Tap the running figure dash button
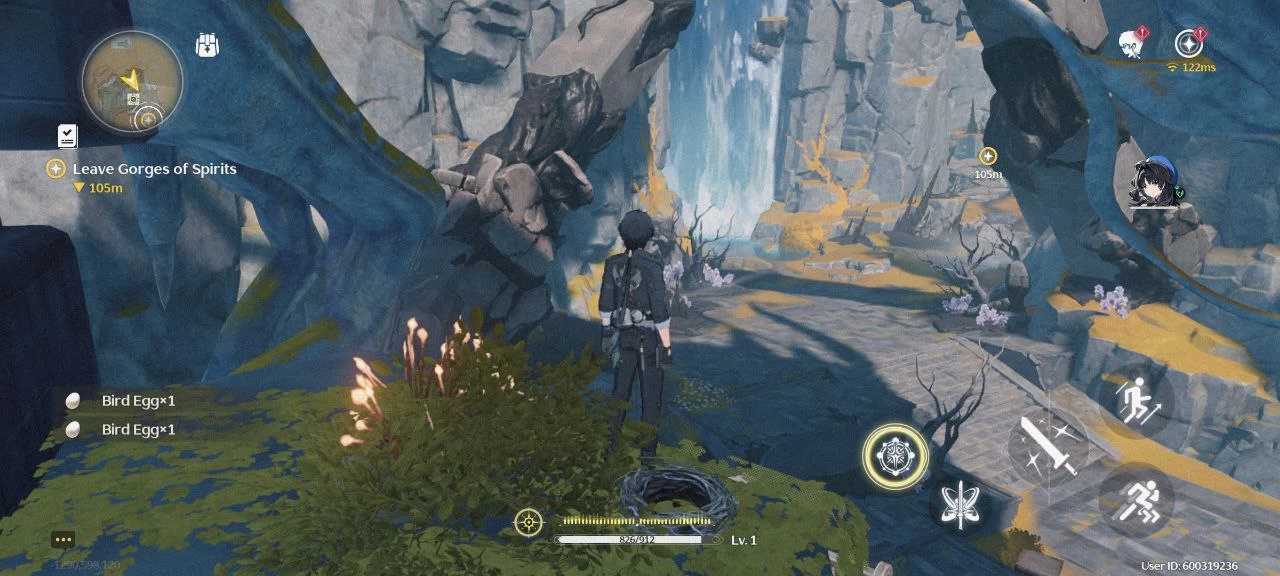 (1136, 499)
